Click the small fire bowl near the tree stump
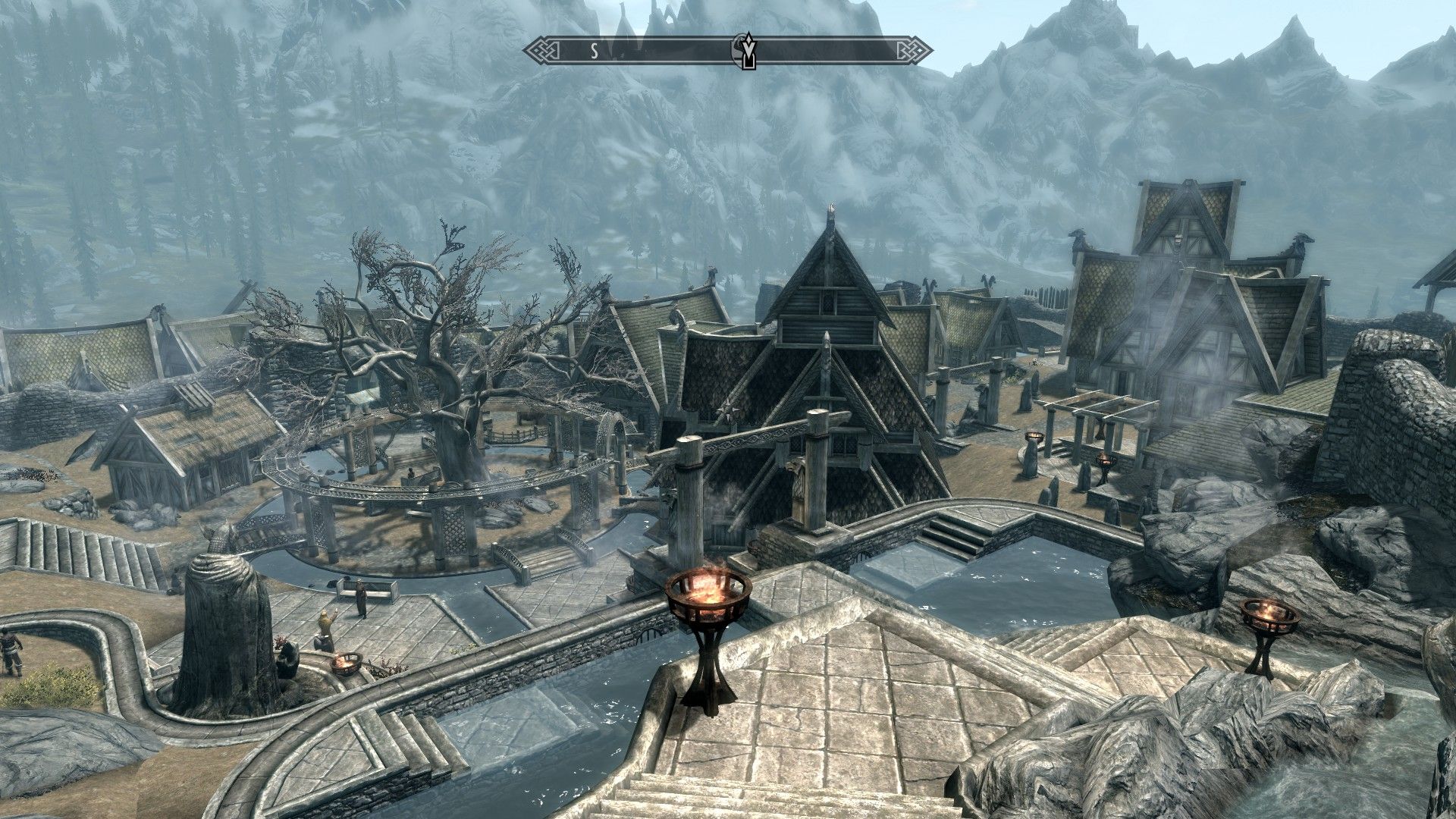 pyautogui.click(x=347, y=662)
